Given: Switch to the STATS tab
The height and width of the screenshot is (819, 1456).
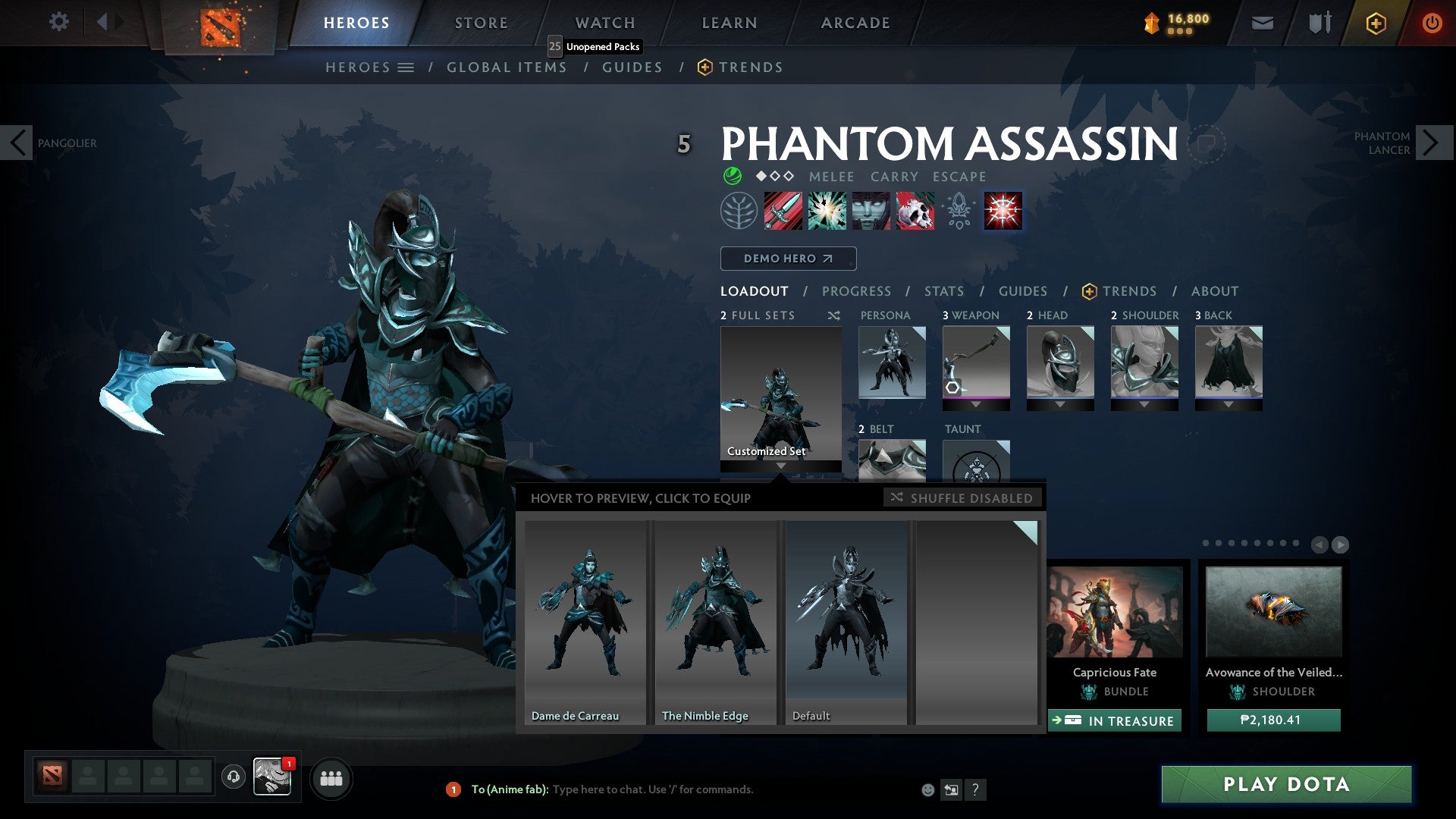Looking at the screenshot, I should [943, 290].
